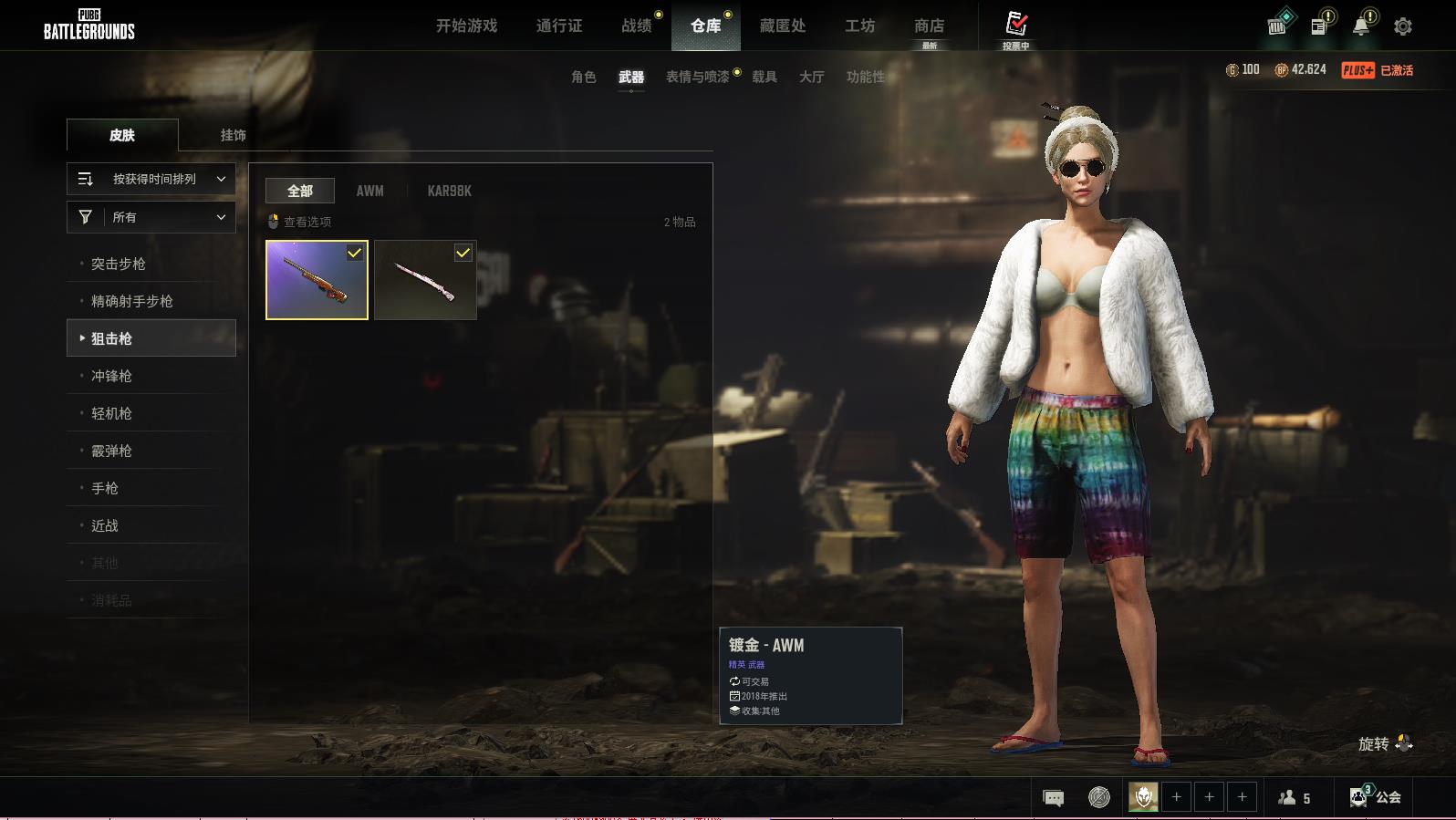The height and width of the screenshot is (820, 1456).
Task: Filter skins by AWM
Action: coord(369,191)
